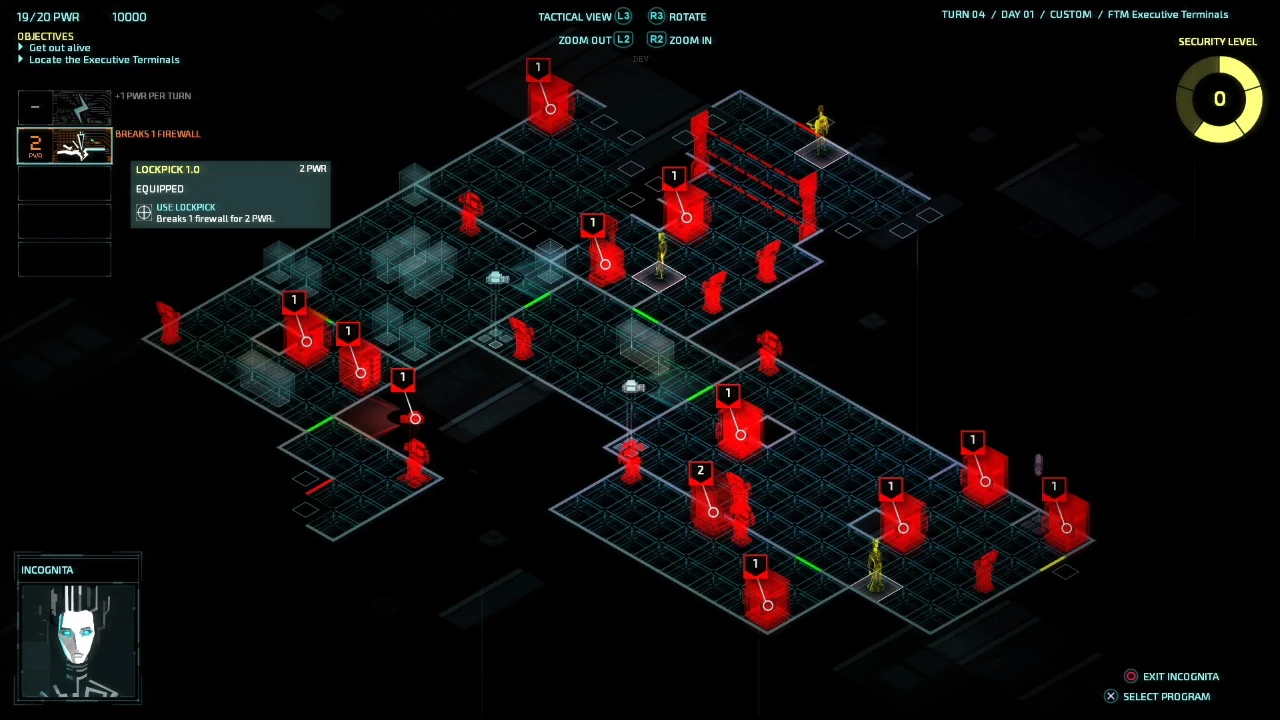The width and height of the screenshot is (1280, 720).
Task: Click the firewall node at the top of the map
Action: point(538,67)
